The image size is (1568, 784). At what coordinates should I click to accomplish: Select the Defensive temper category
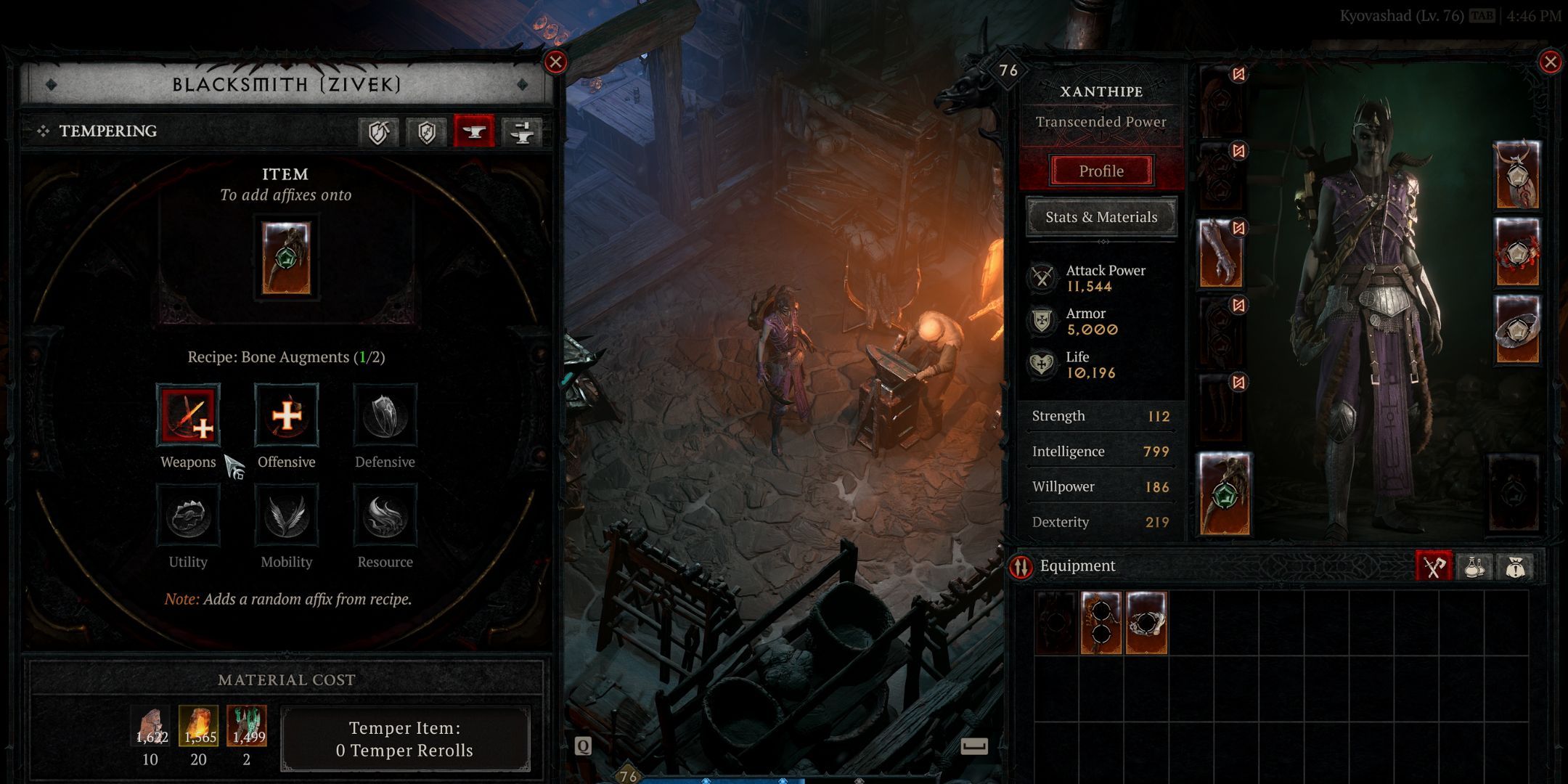pos(385,415)
